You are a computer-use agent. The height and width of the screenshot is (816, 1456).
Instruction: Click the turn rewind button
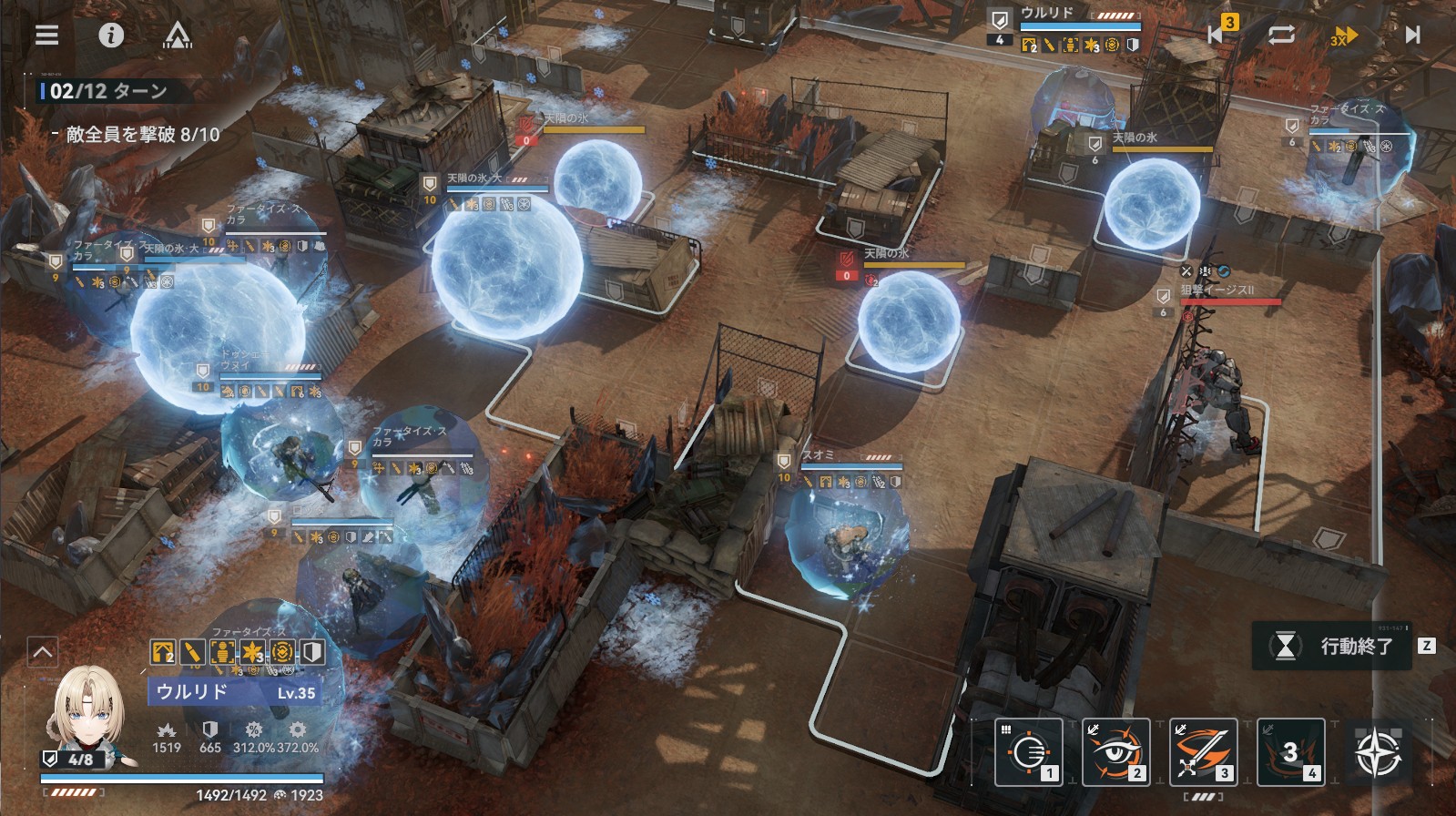(1218, 34)
